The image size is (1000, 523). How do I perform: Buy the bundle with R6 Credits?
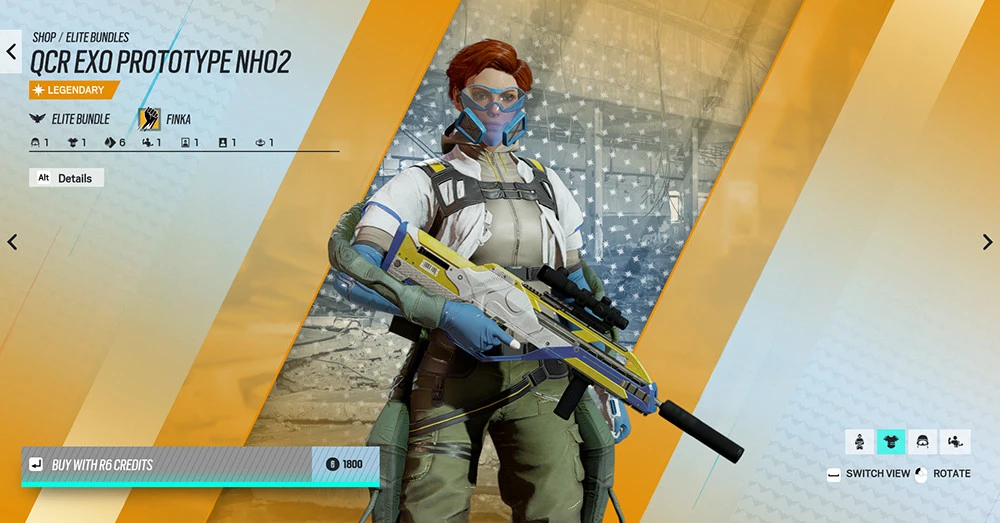pyautogui.click(x=200, y=464)
